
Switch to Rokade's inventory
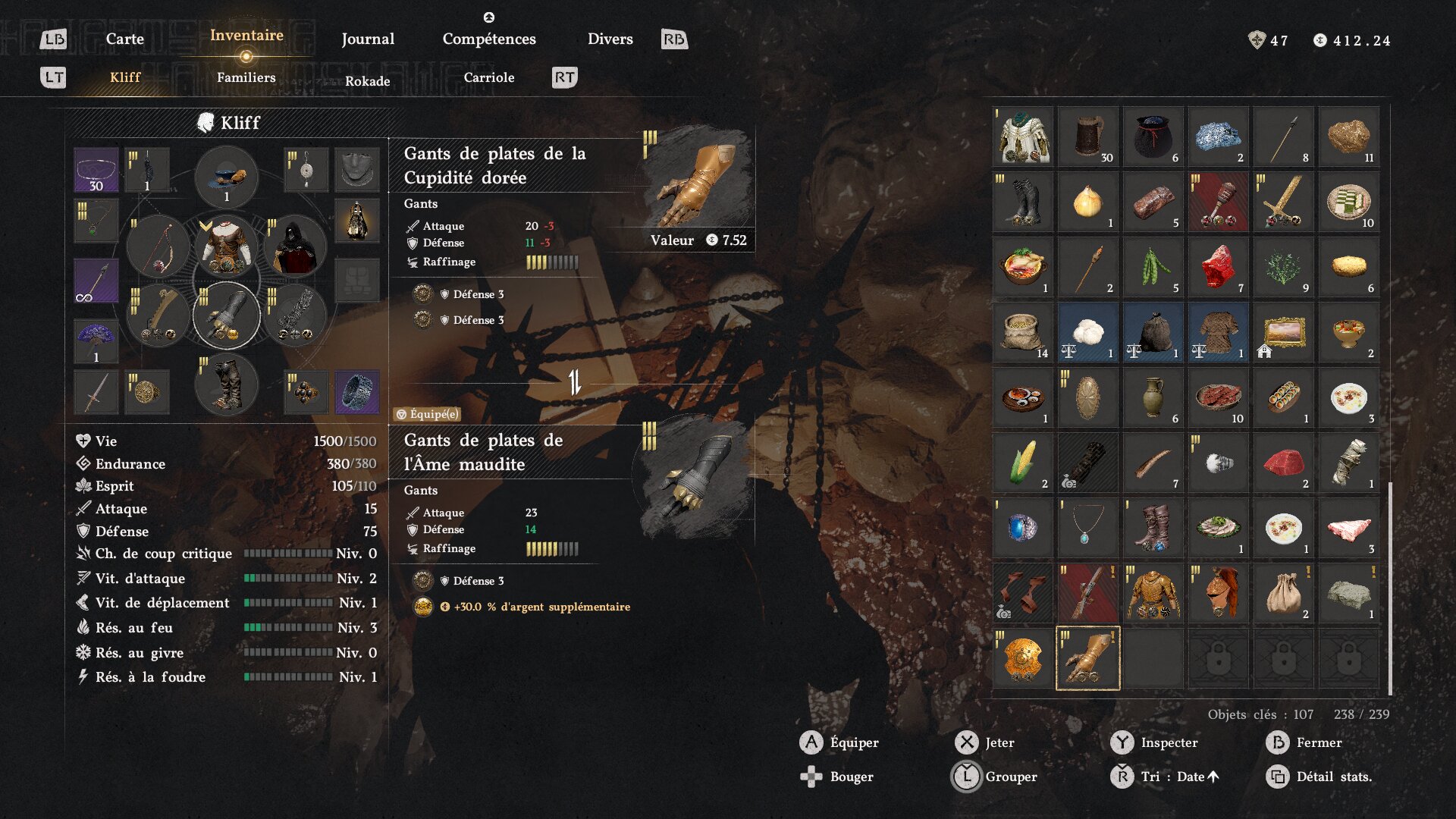(367, 81)
